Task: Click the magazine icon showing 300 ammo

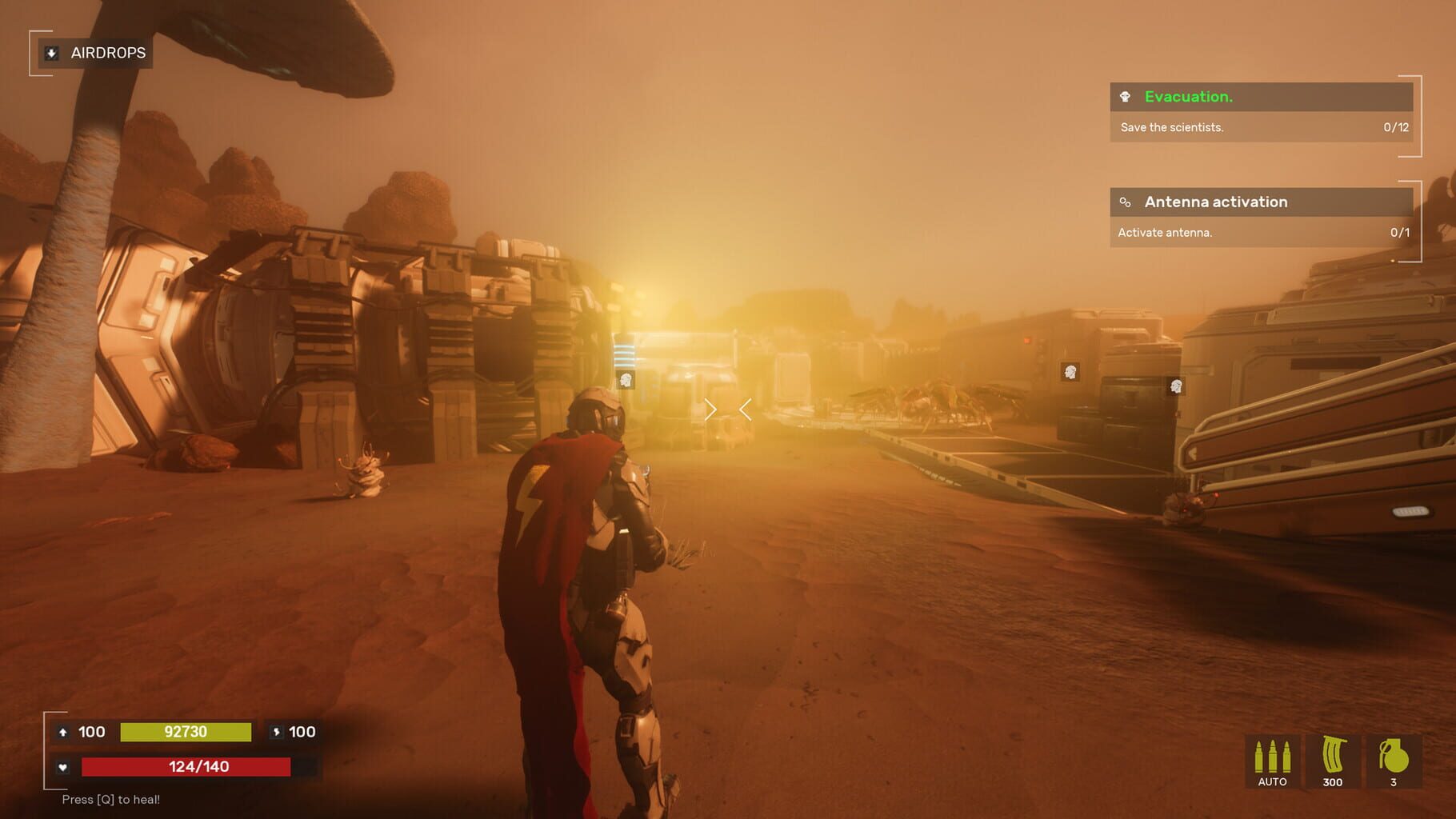Action: (1333, 756)
